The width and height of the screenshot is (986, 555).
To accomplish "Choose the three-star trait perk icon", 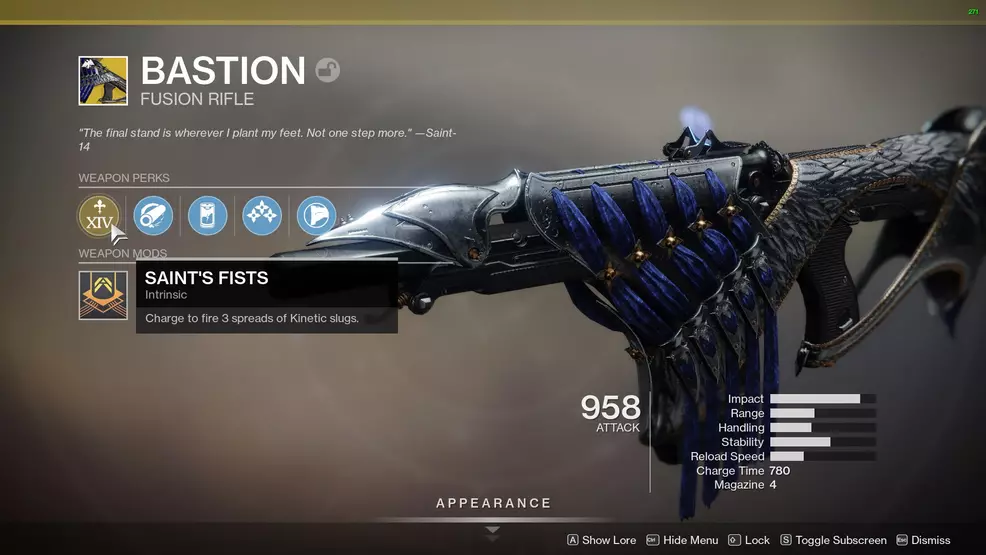I will [x=261, y=215].
